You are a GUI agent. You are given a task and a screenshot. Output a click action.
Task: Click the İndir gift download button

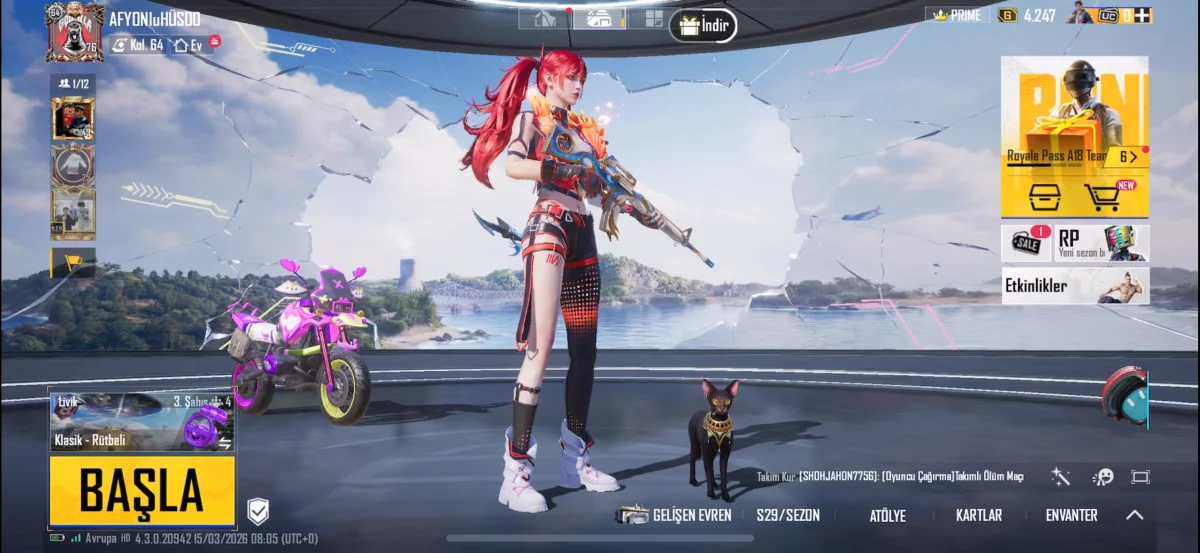click(703, 25)
